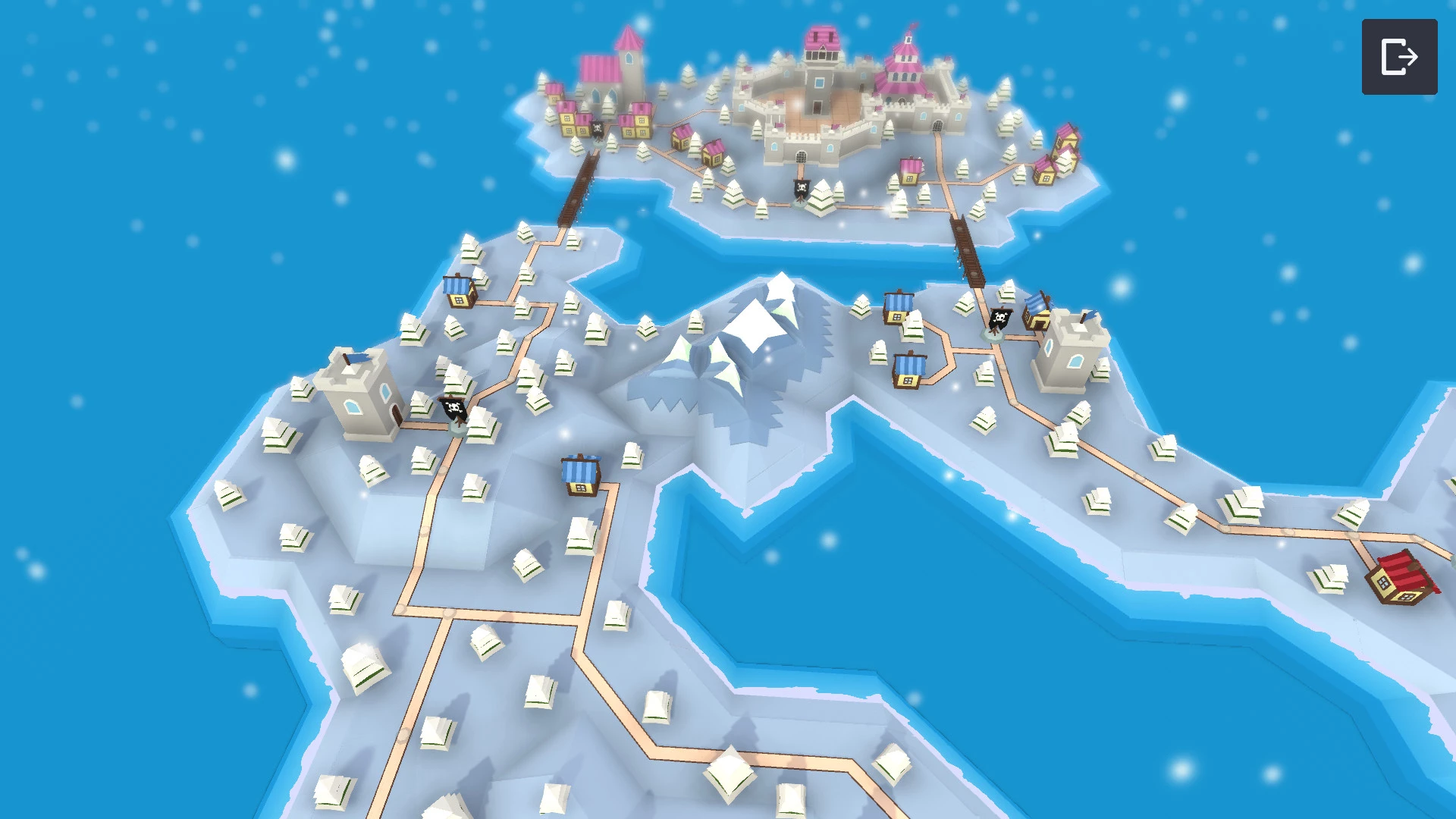The image size is (1456, 819).
Task: Pick the skull flag near the bridge-side tower
Action: 999,319
